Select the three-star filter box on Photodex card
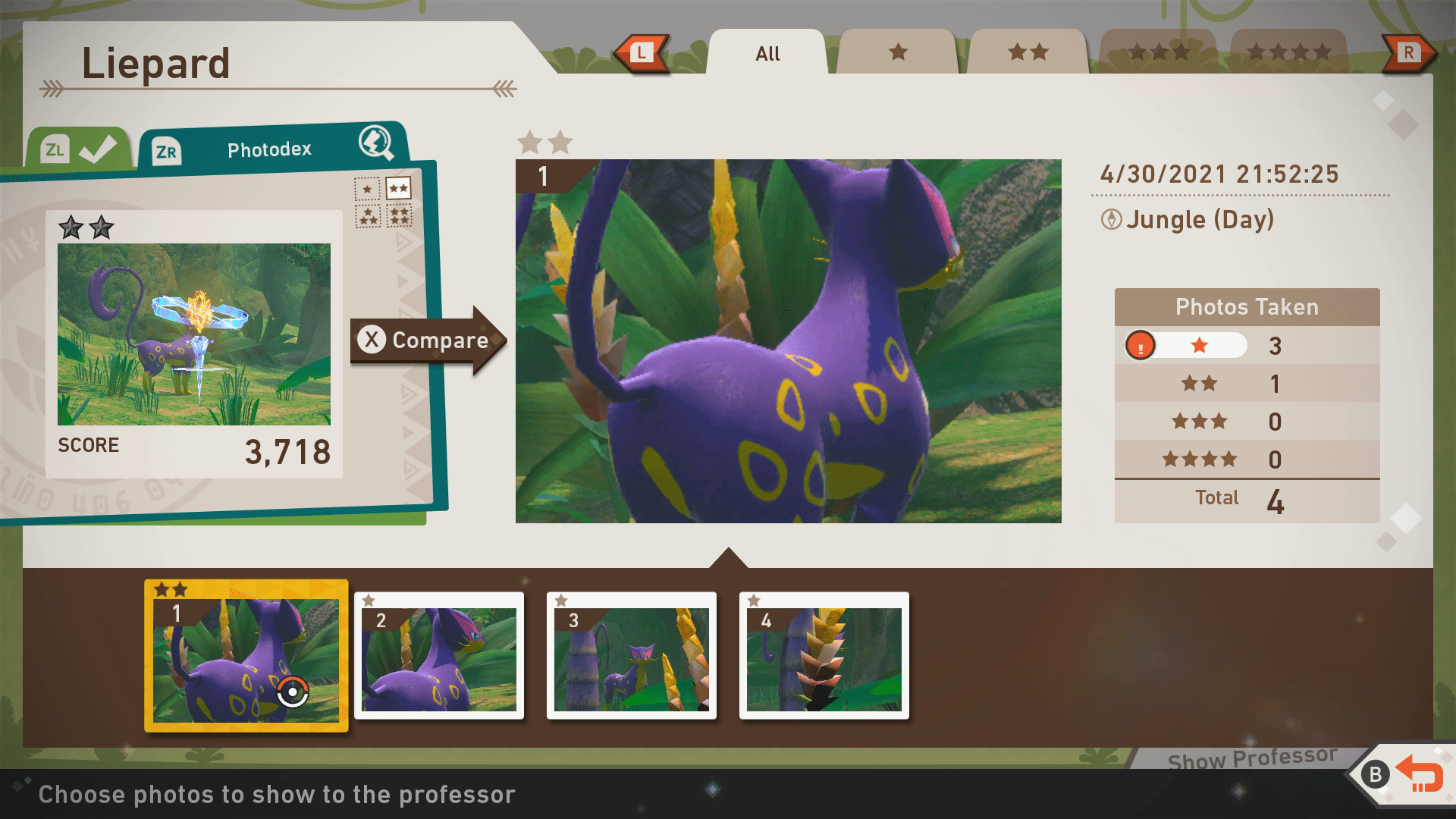1456x819 pixels. point(368,216)
